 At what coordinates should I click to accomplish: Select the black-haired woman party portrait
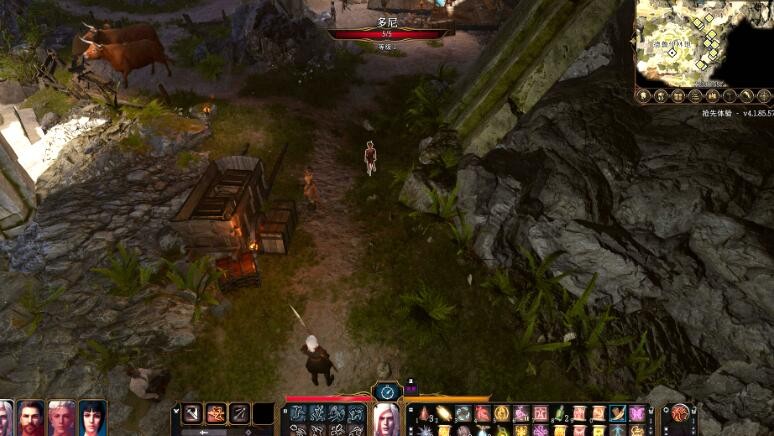pos(93,418)
